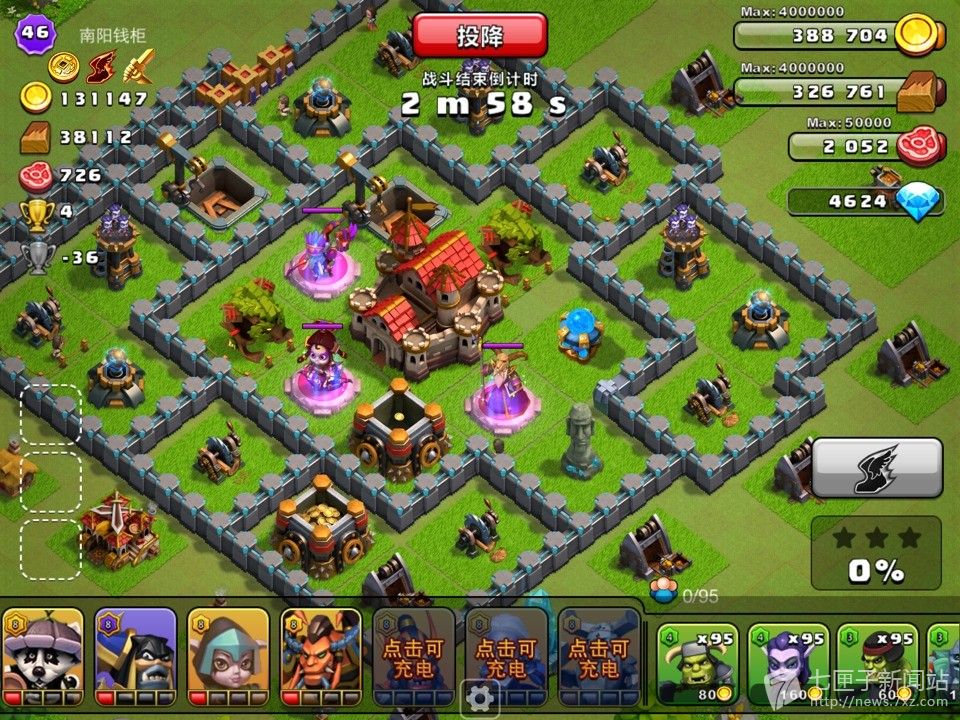Pick the hooded girl hero card
The width and height of the screenshot is (960, 720).
pos(228,648)
